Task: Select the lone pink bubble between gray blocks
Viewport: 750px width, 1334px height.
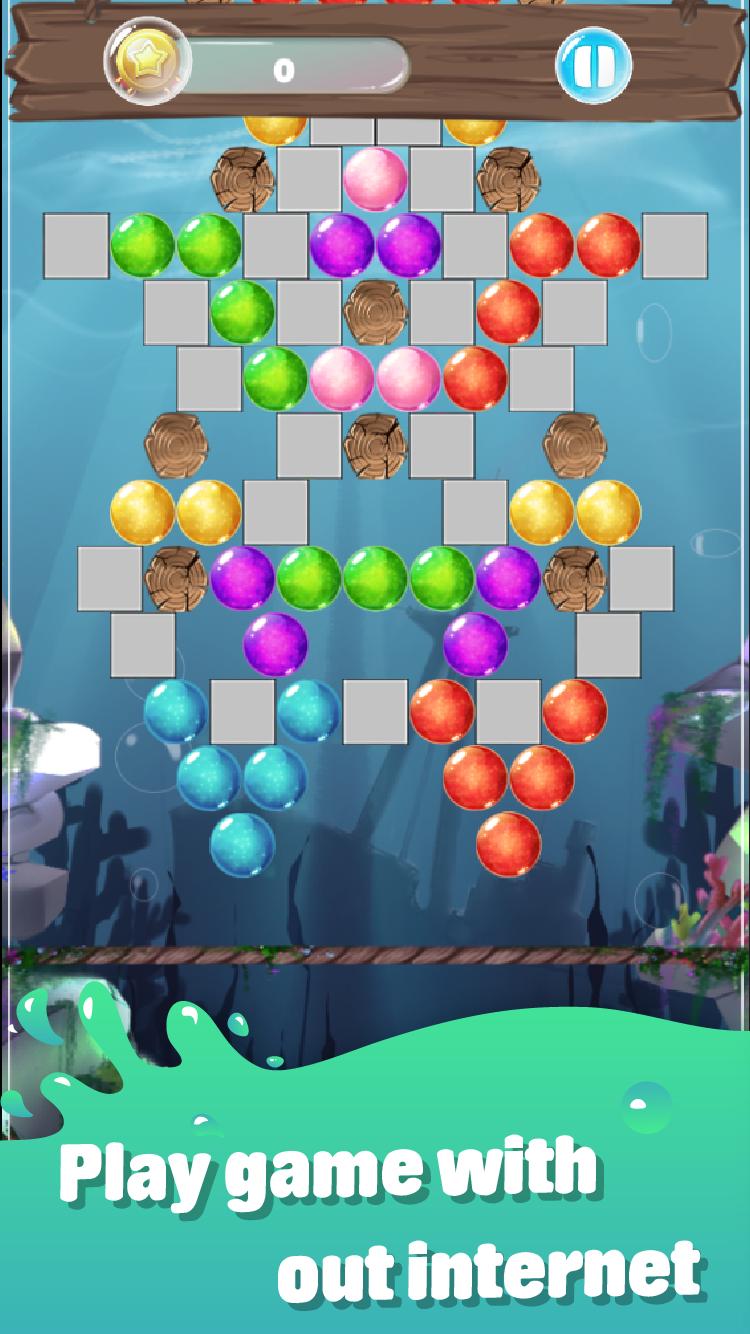Action: tap(375, 179)
